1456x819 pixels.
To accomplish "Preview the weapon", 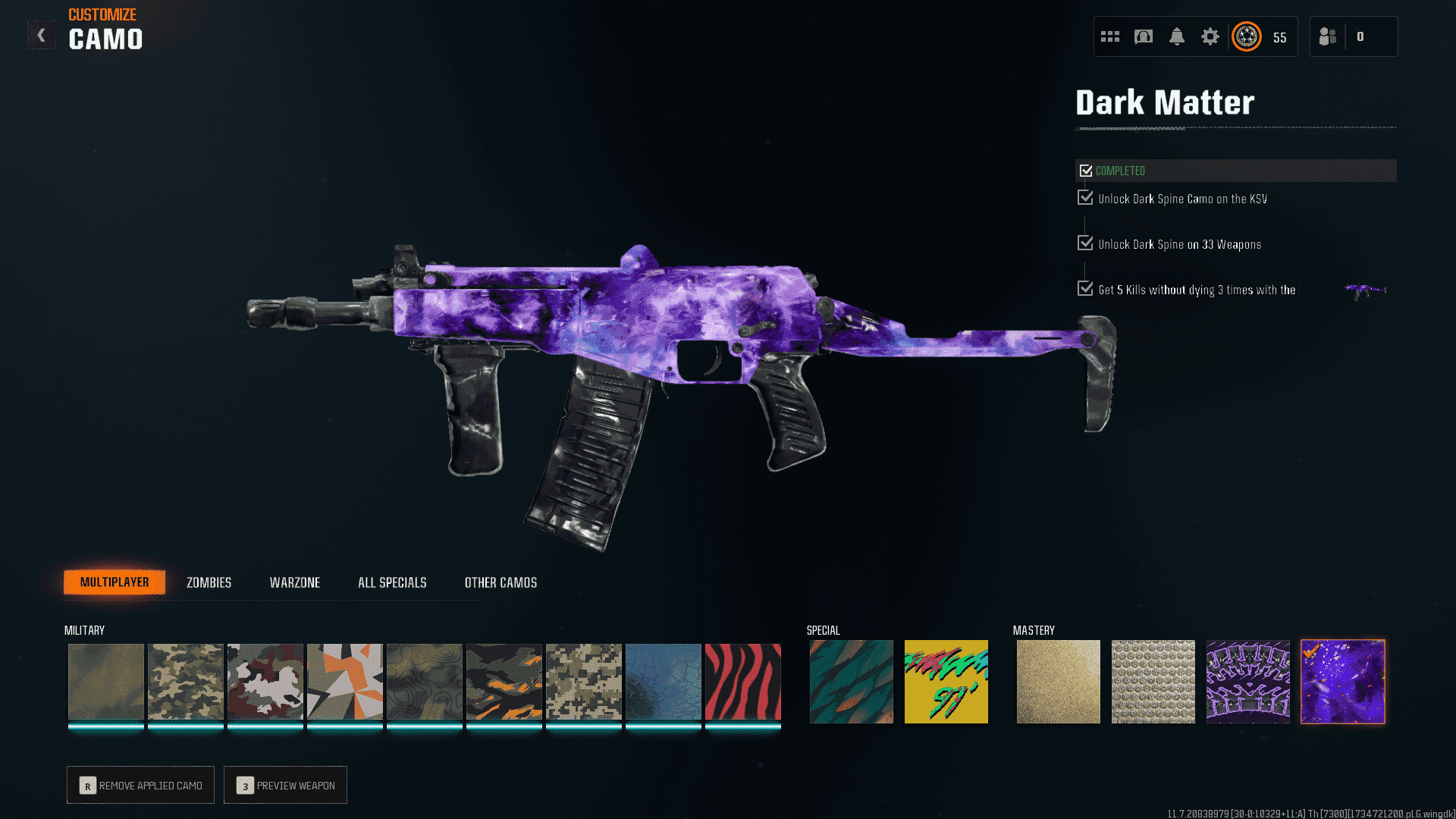I will [285, 785].
